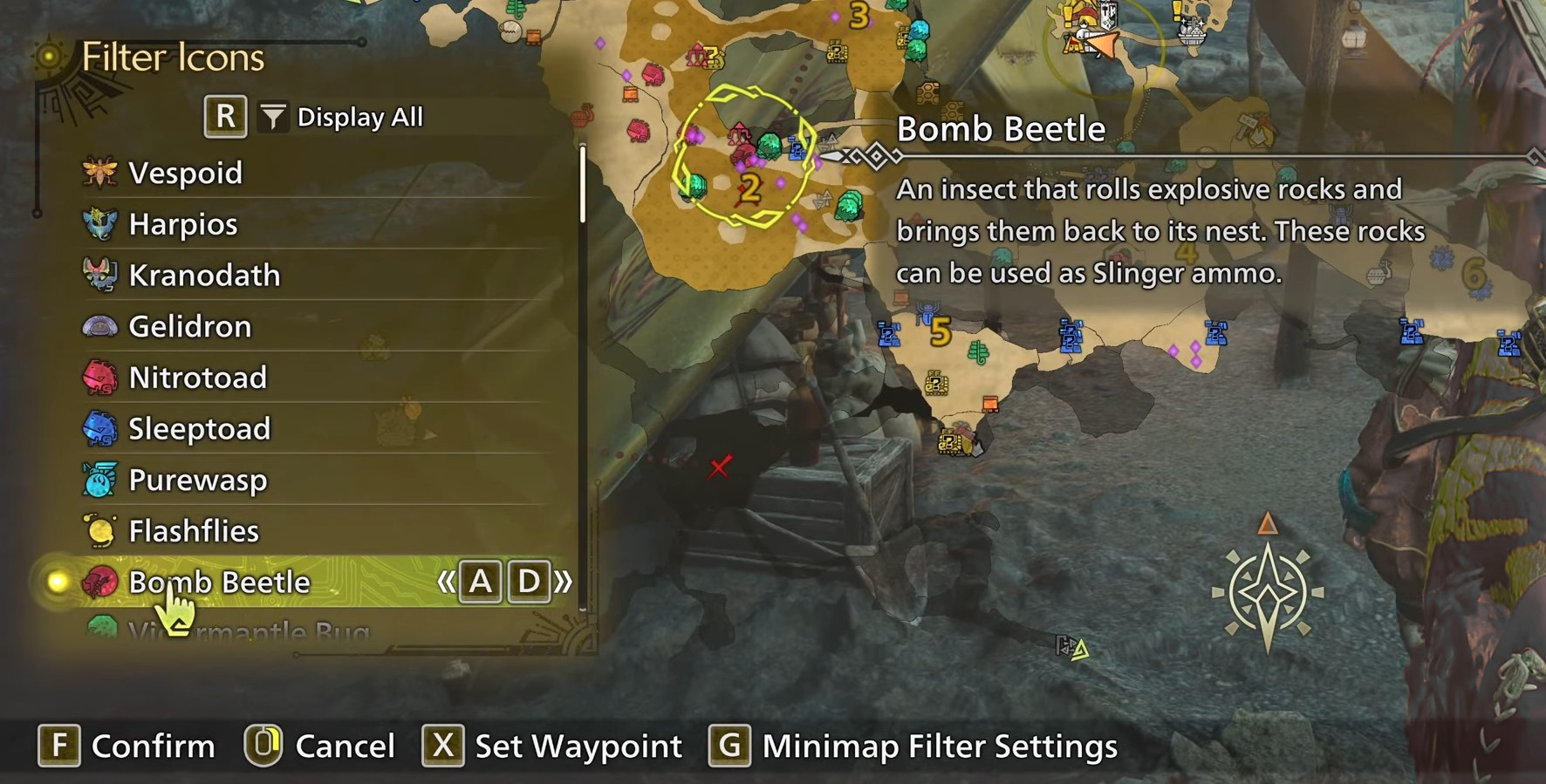The width and height of the screenshot is (1546, 784).
Task: Select the Sleeptoad filter icon
Action: [100, 428]
